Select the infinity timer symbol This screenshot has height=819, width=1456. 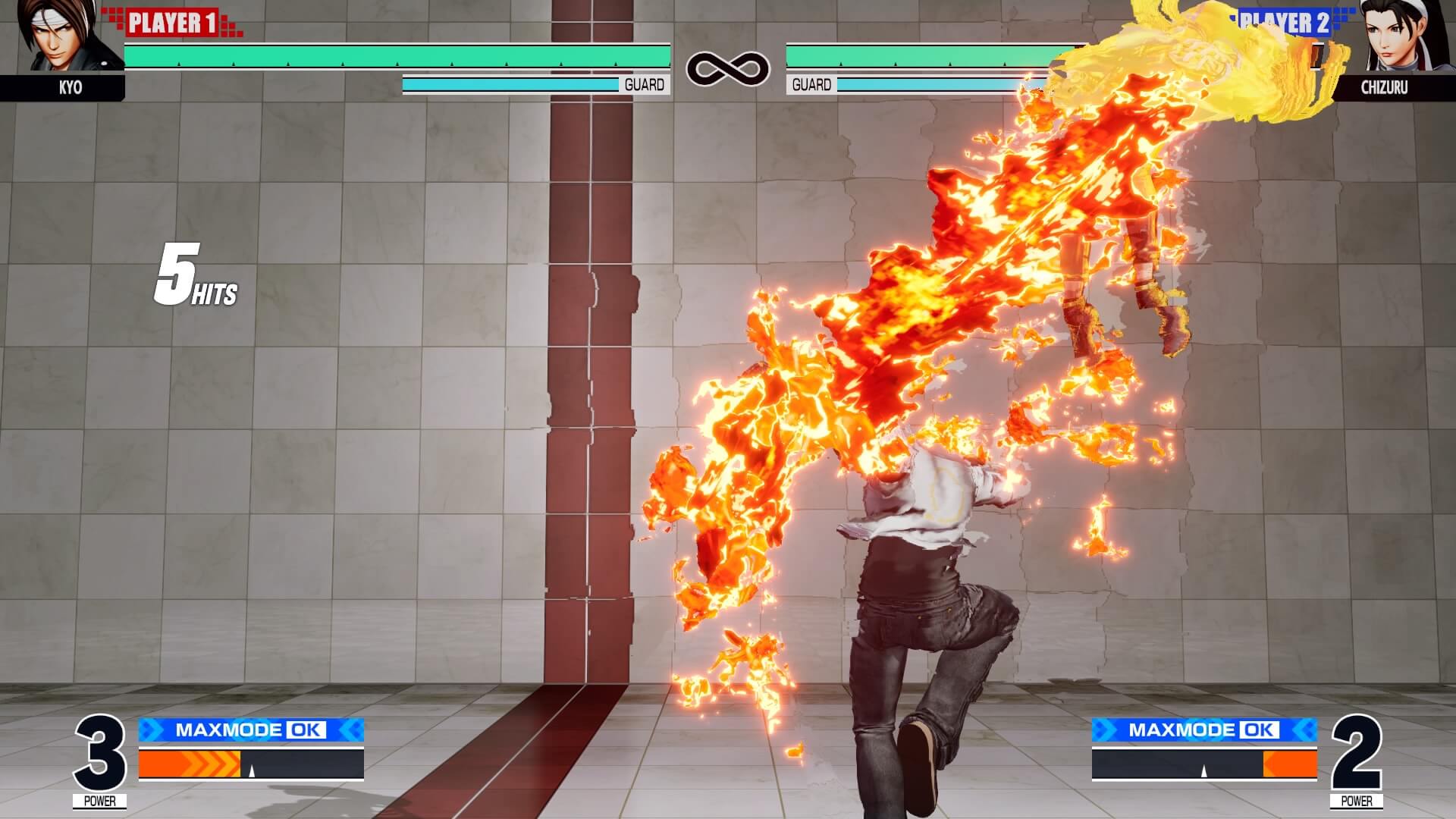pyautogui.click(x=728, y=67)
